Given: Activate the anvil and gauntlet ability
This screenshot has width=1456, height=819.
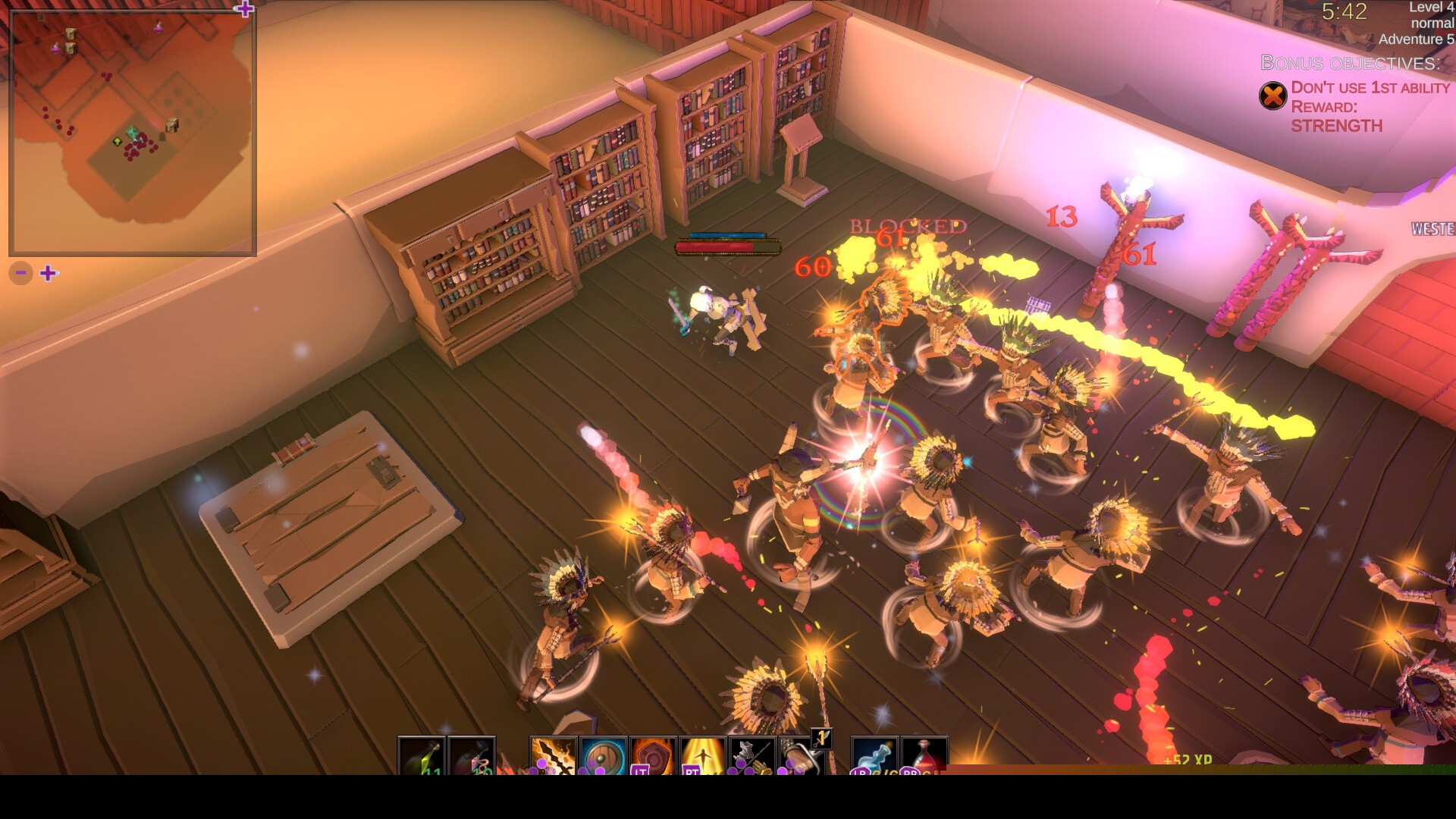Looking at the screenshot, I should tap(752, 756).
